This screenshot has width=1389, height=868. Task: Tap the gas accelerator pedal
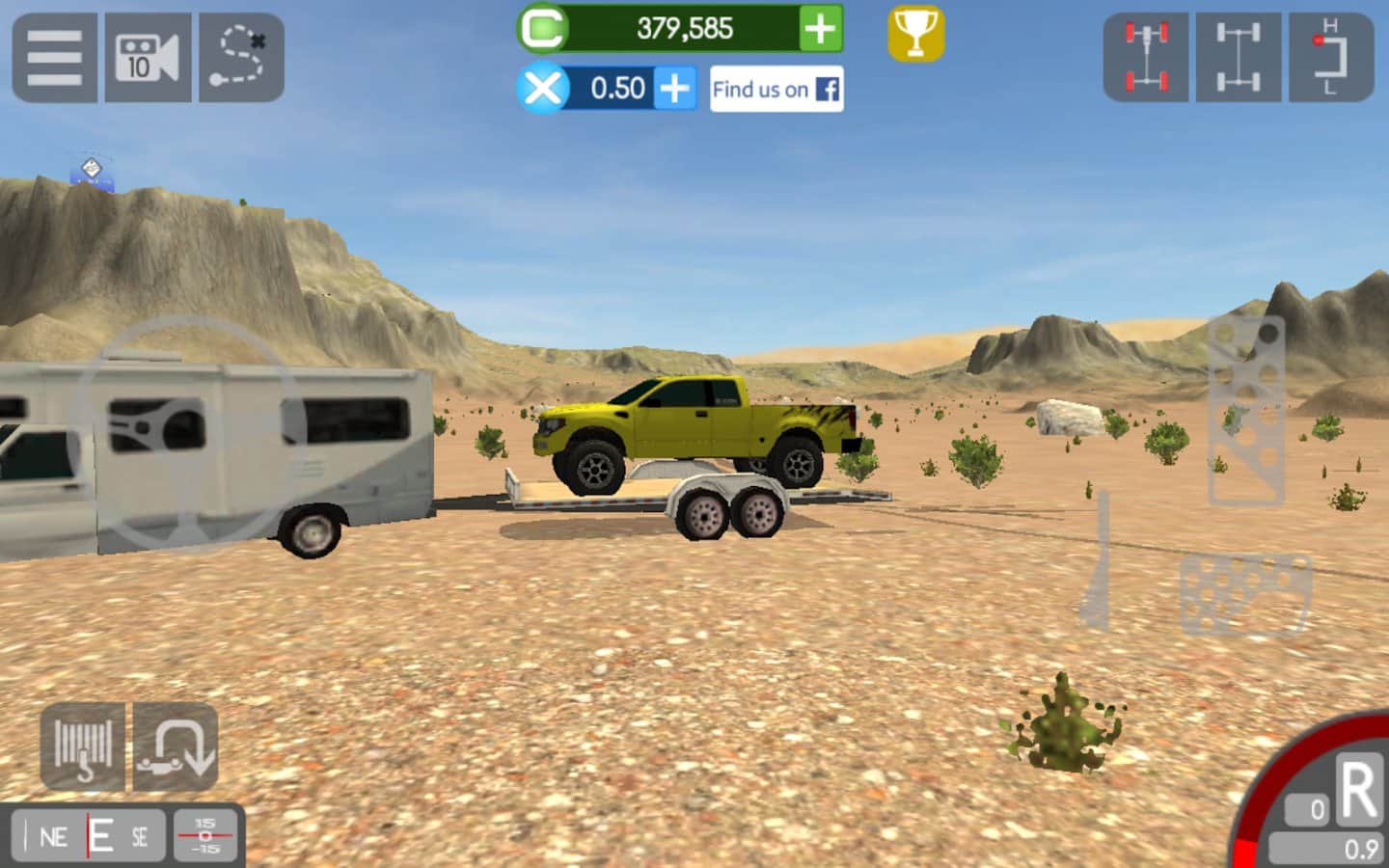1246,412
